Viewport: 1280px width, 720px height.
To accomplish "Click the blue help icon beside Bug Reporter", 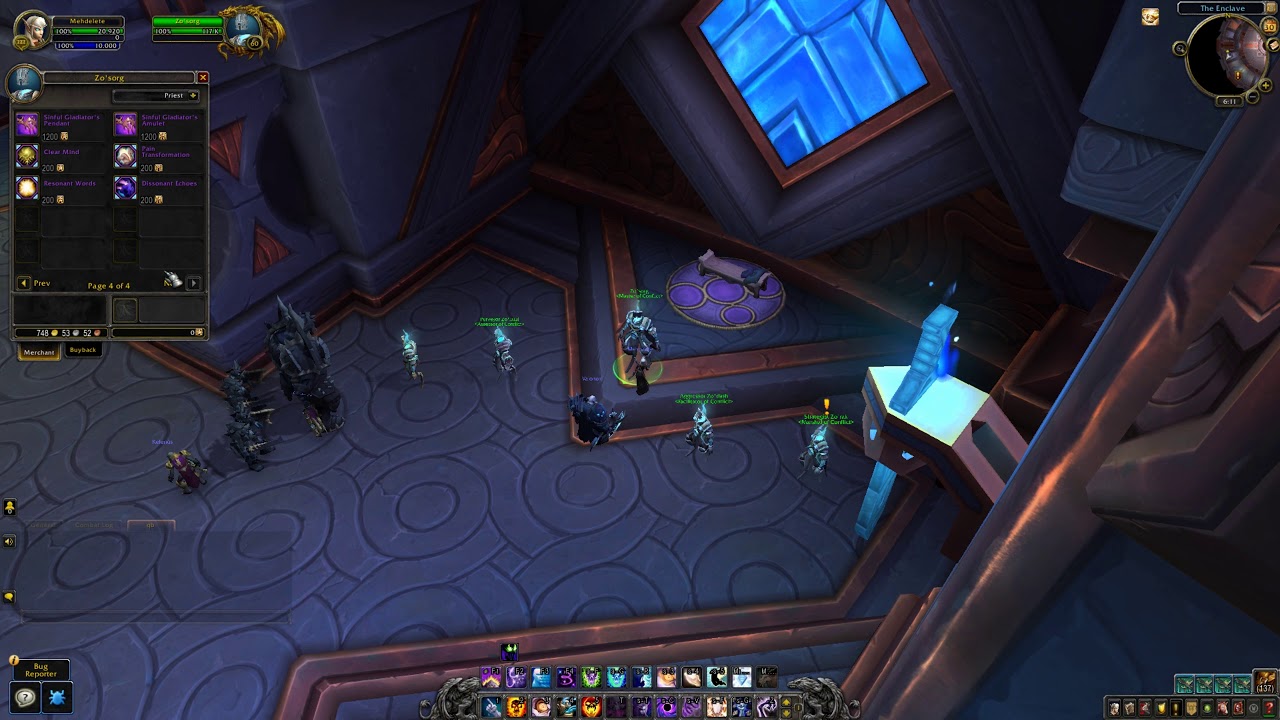I will pyautogui.click(x=25, y=697).
